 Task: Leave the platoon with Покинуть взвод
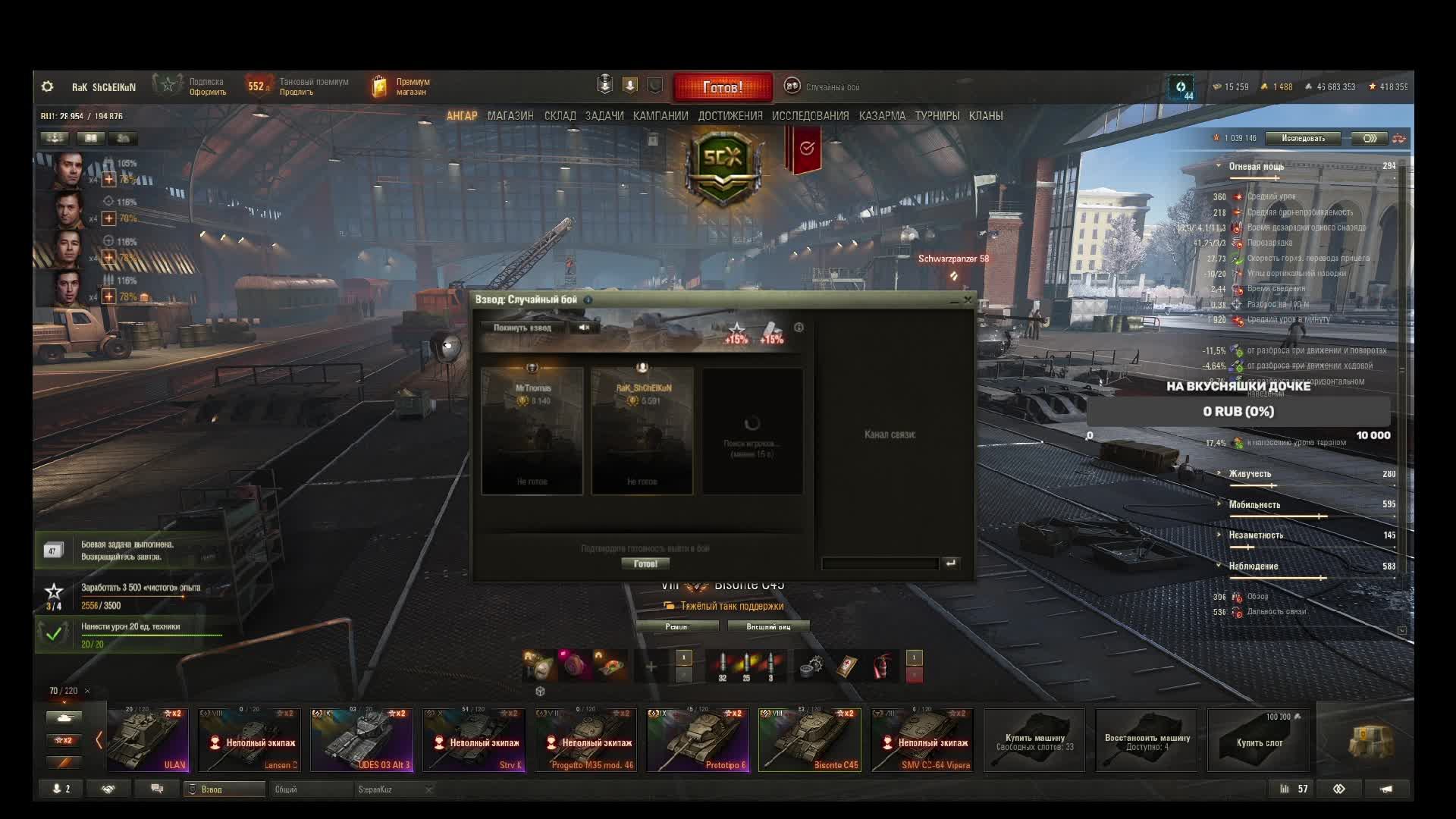(522, 328)
